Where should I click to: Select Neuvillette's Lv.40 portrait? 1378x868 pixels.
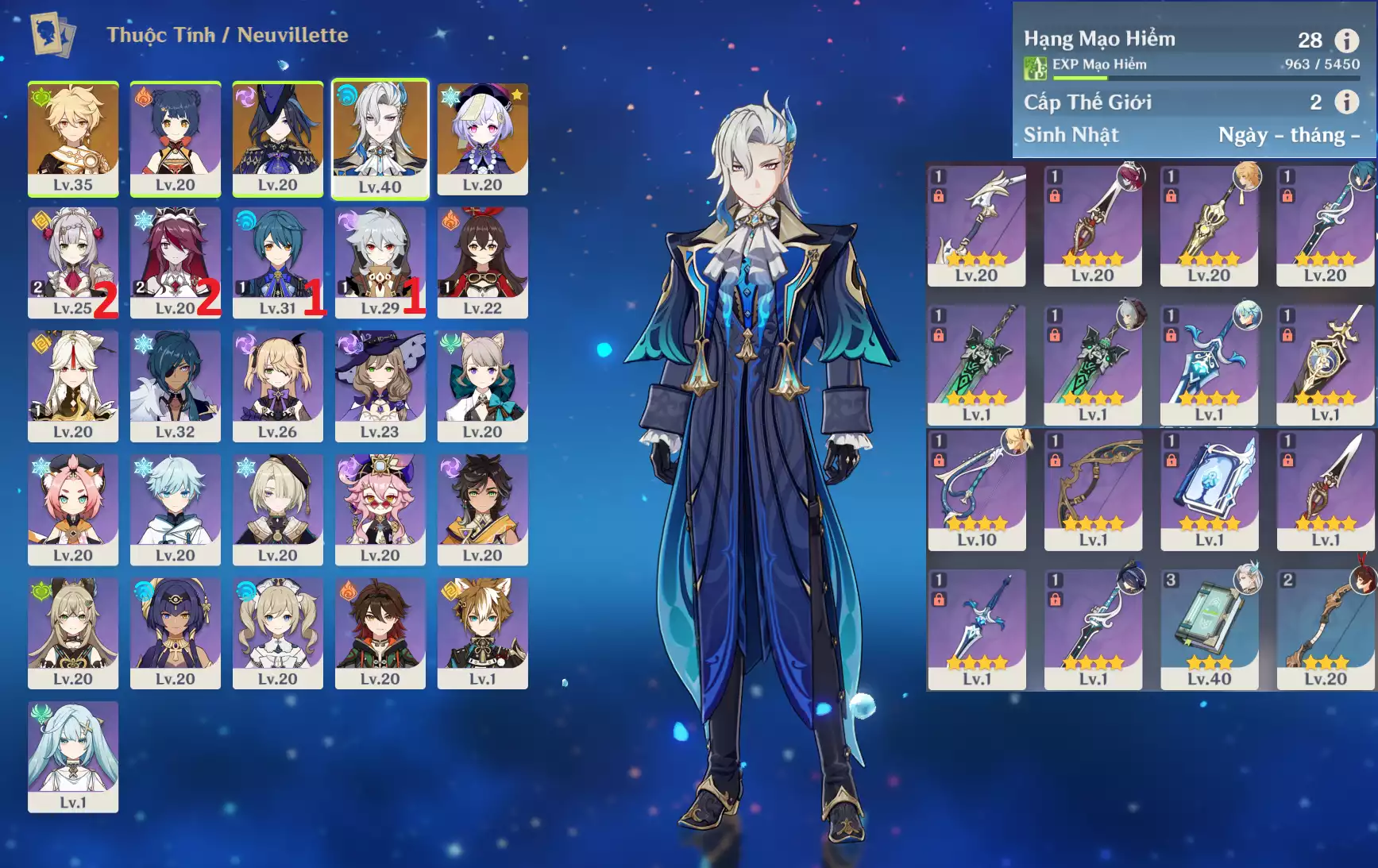pos(380,138)
